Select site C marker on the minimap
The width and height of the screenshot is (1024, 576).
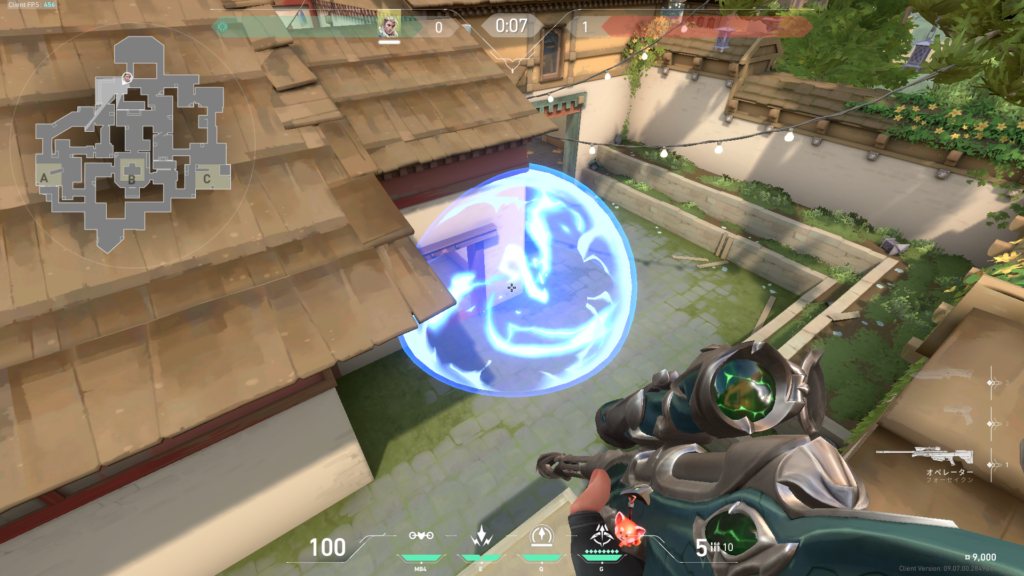[x=206, y=180]
